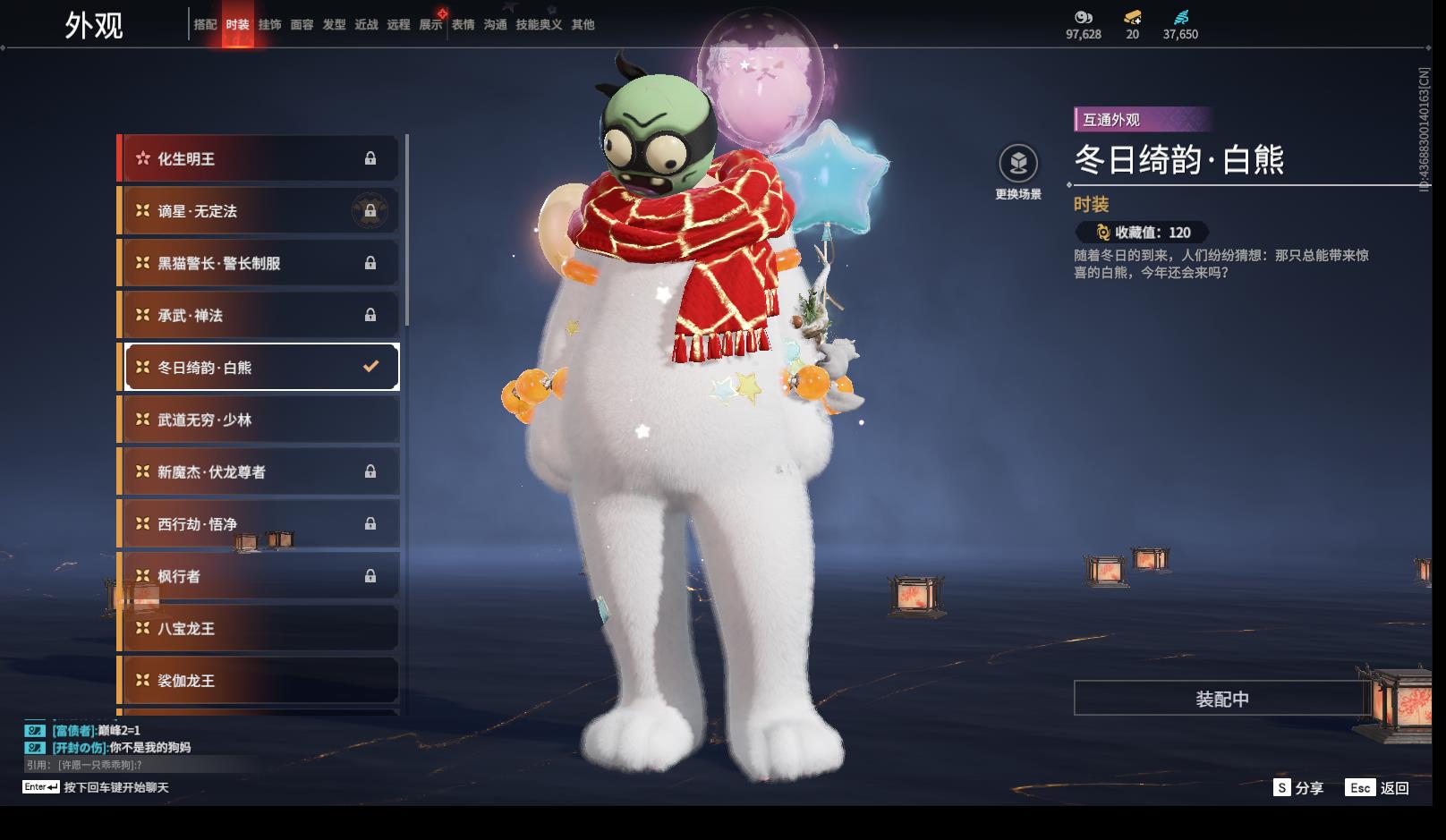Select the 黑猫警长·警长制服 outfit

(x=259, y=263)
